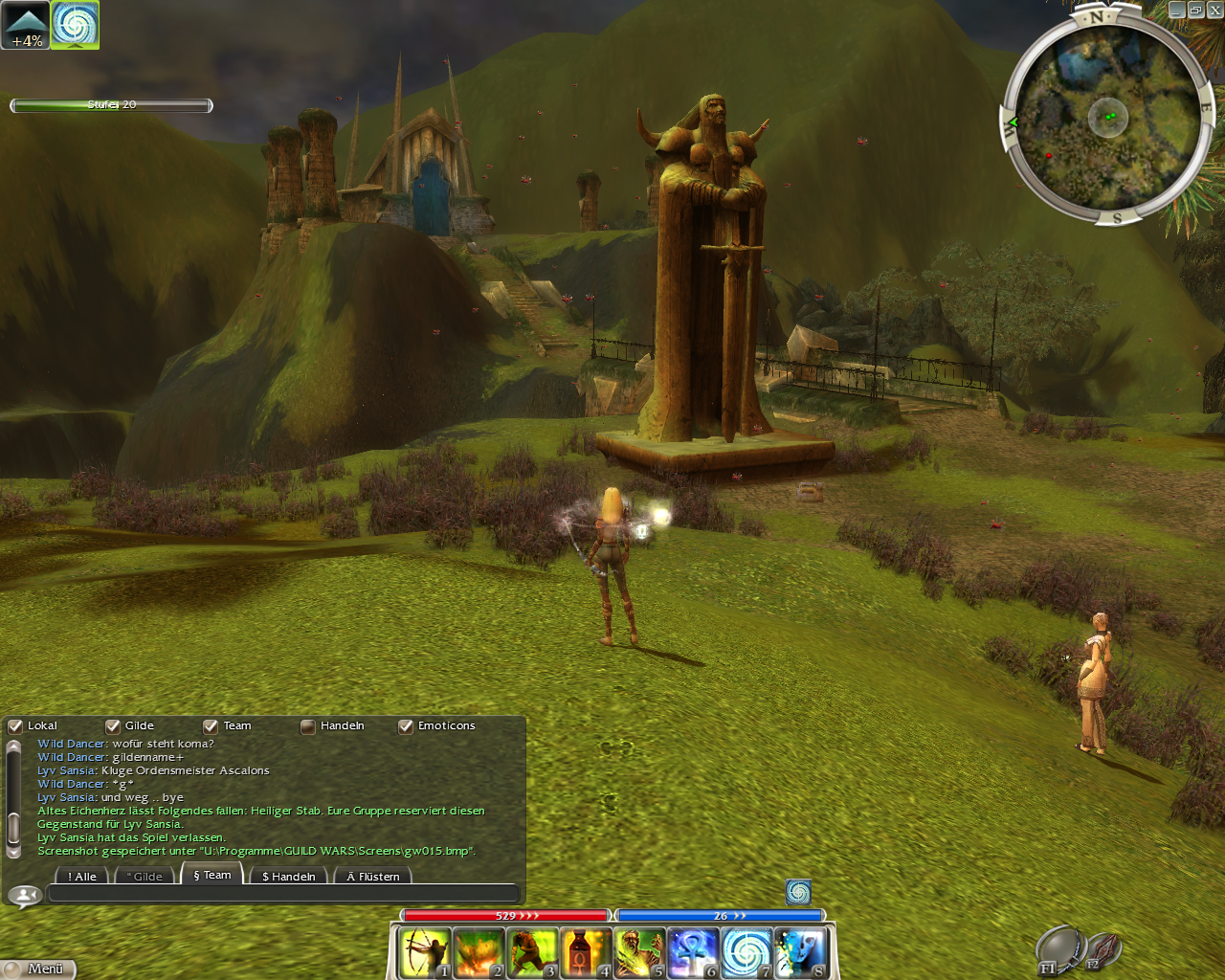
Task: Click the chat message input field
Action: [x=282, y=895]
